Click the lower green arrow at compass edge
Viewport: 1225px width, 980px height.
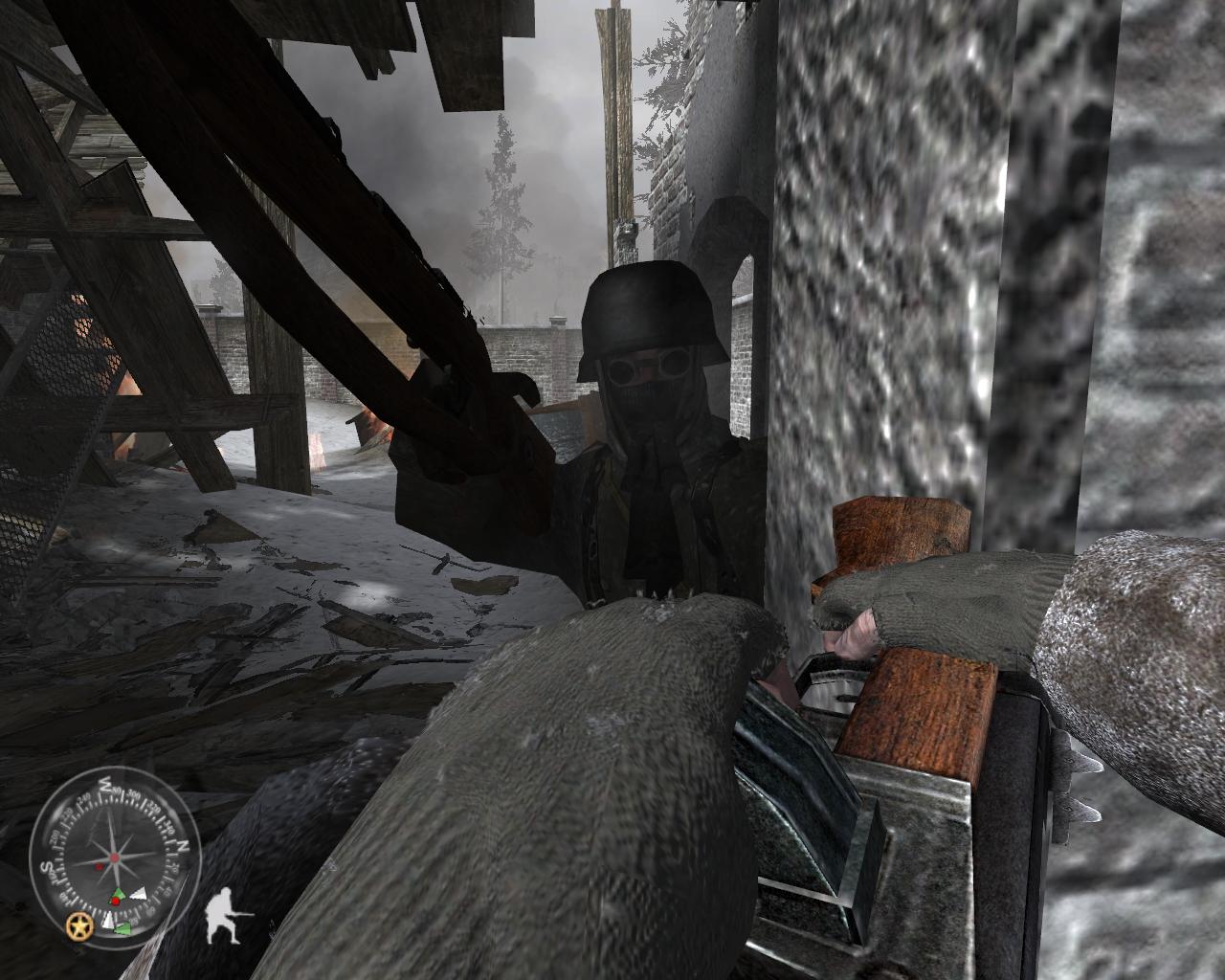coord(123,928)
